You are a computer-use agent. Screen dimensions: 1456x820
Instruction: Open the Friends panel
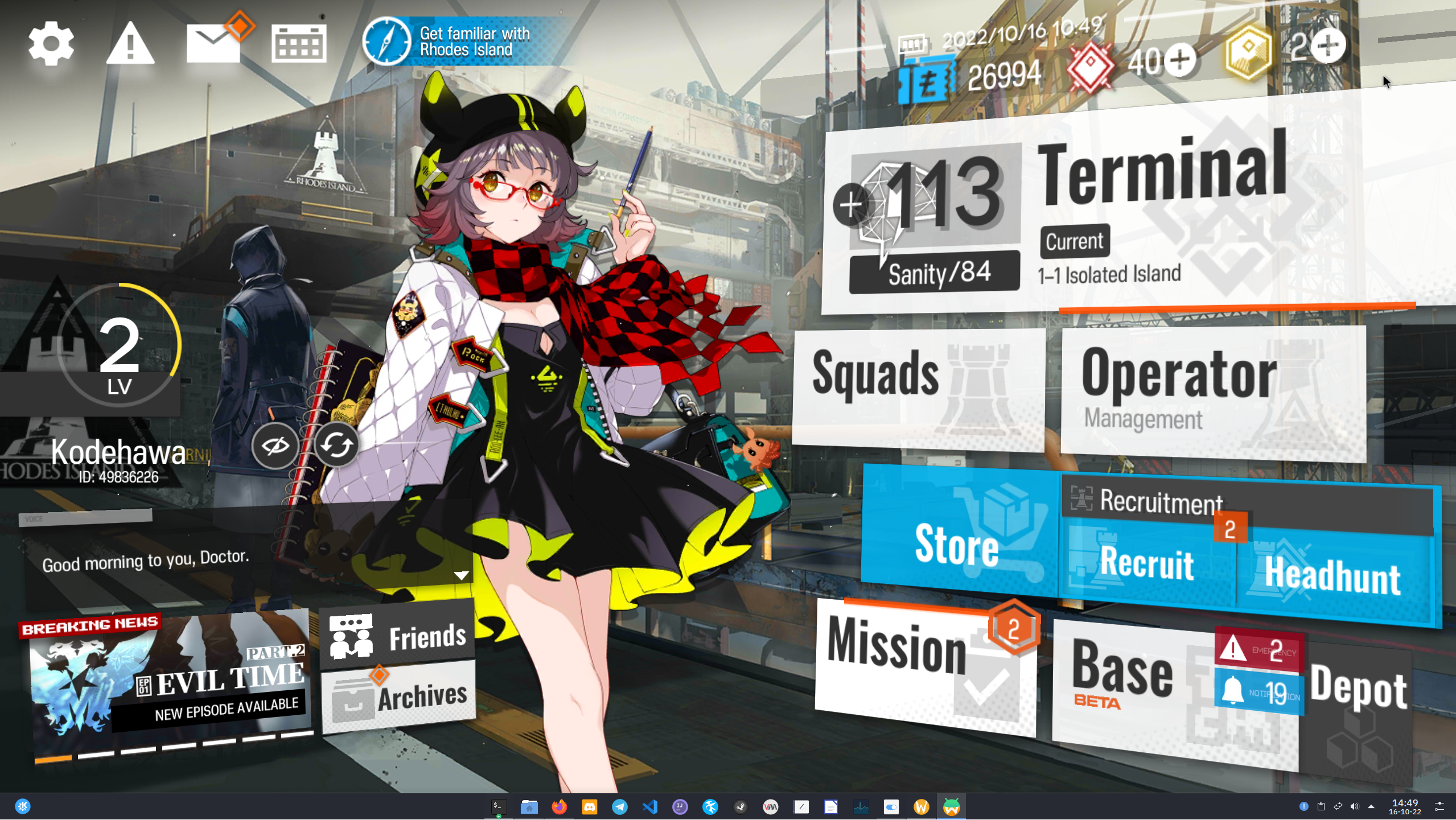(x=397, y=635)
